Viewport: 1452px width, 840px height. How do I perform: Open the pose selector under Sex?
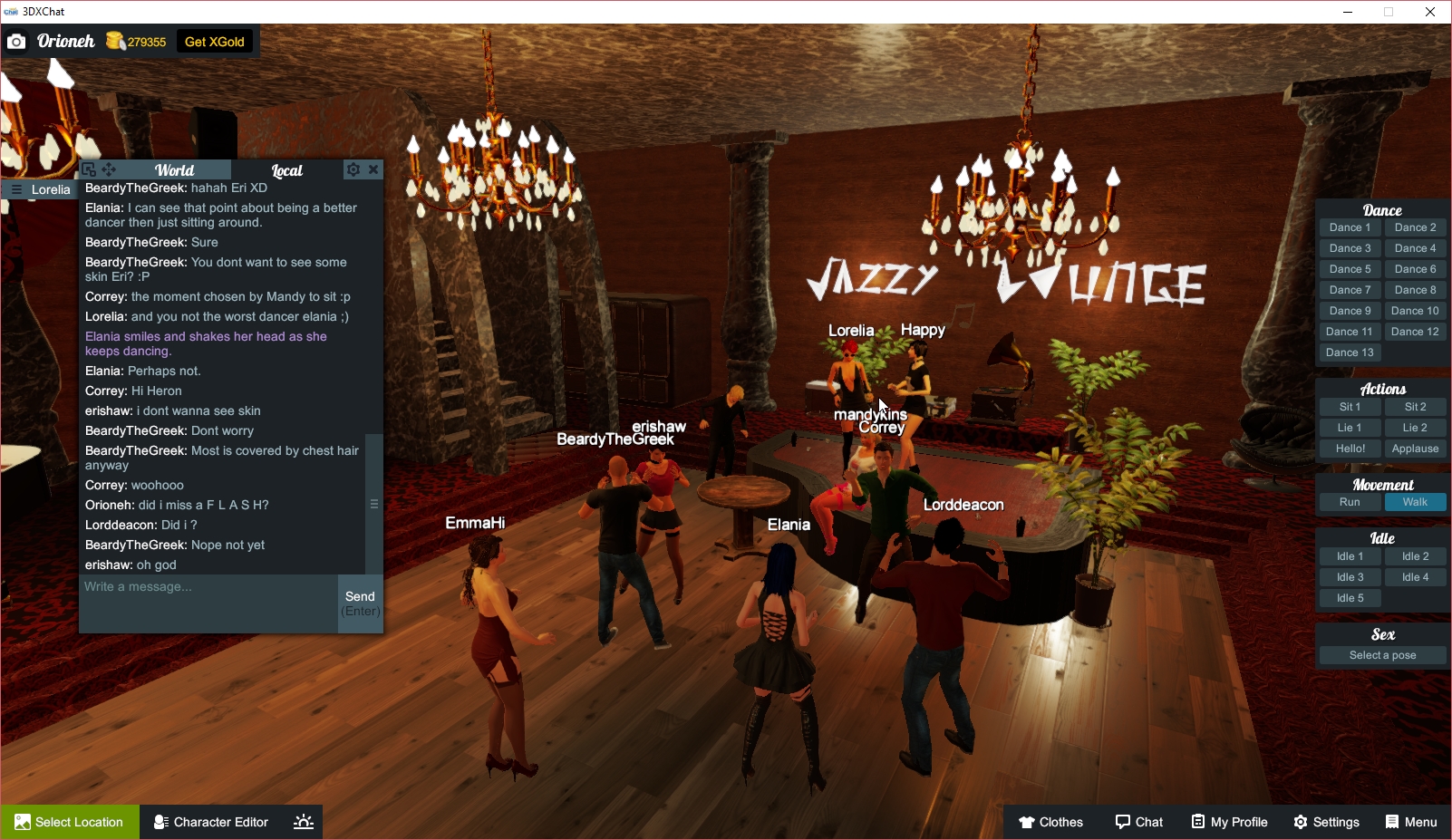pos(1381,654)
